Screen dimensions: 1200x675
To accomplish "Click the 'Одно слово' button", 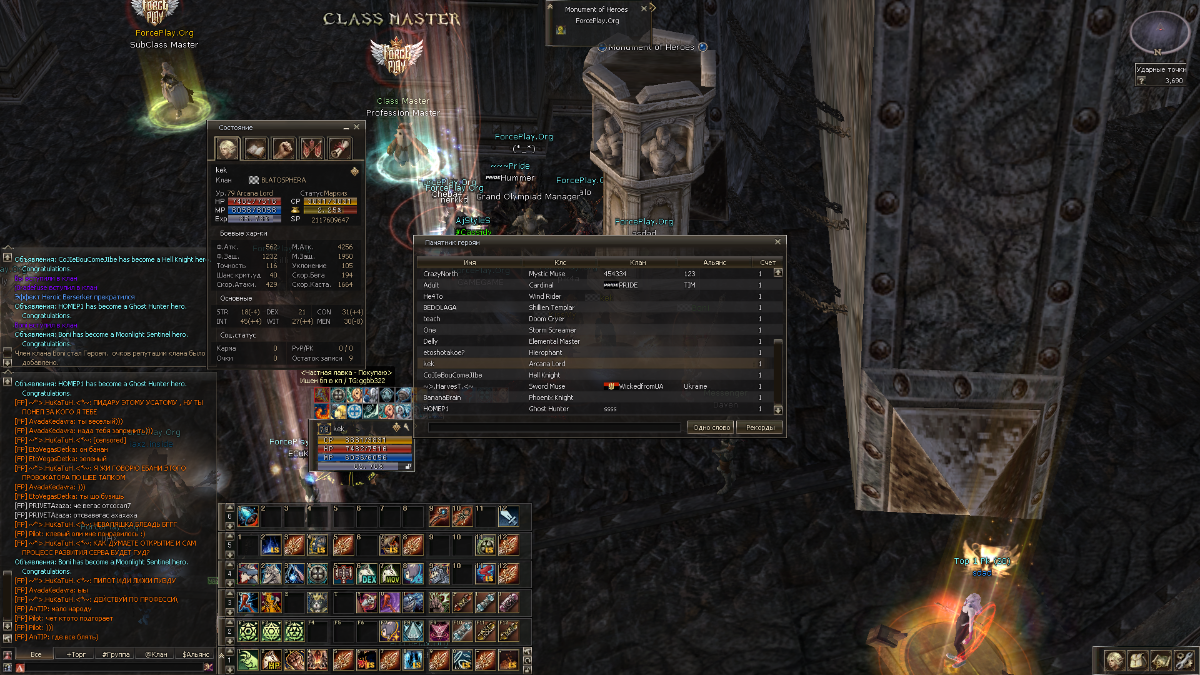I will (712, 427).
